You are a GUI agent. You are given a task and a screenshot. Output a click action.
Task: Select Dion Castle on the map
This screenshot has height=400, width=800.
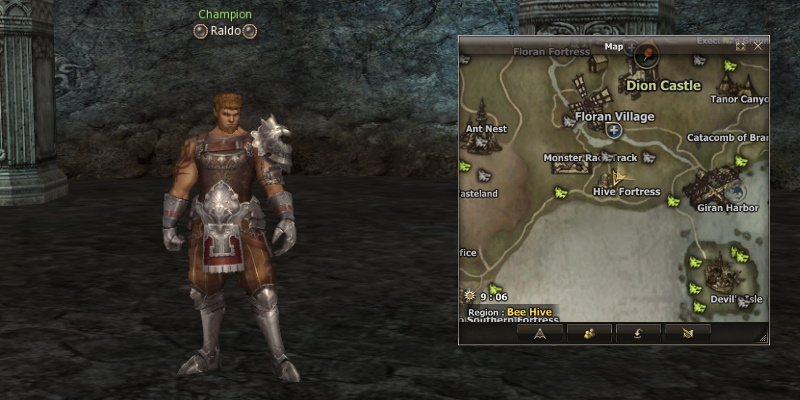pyautogui.click(x=663, y=86)
